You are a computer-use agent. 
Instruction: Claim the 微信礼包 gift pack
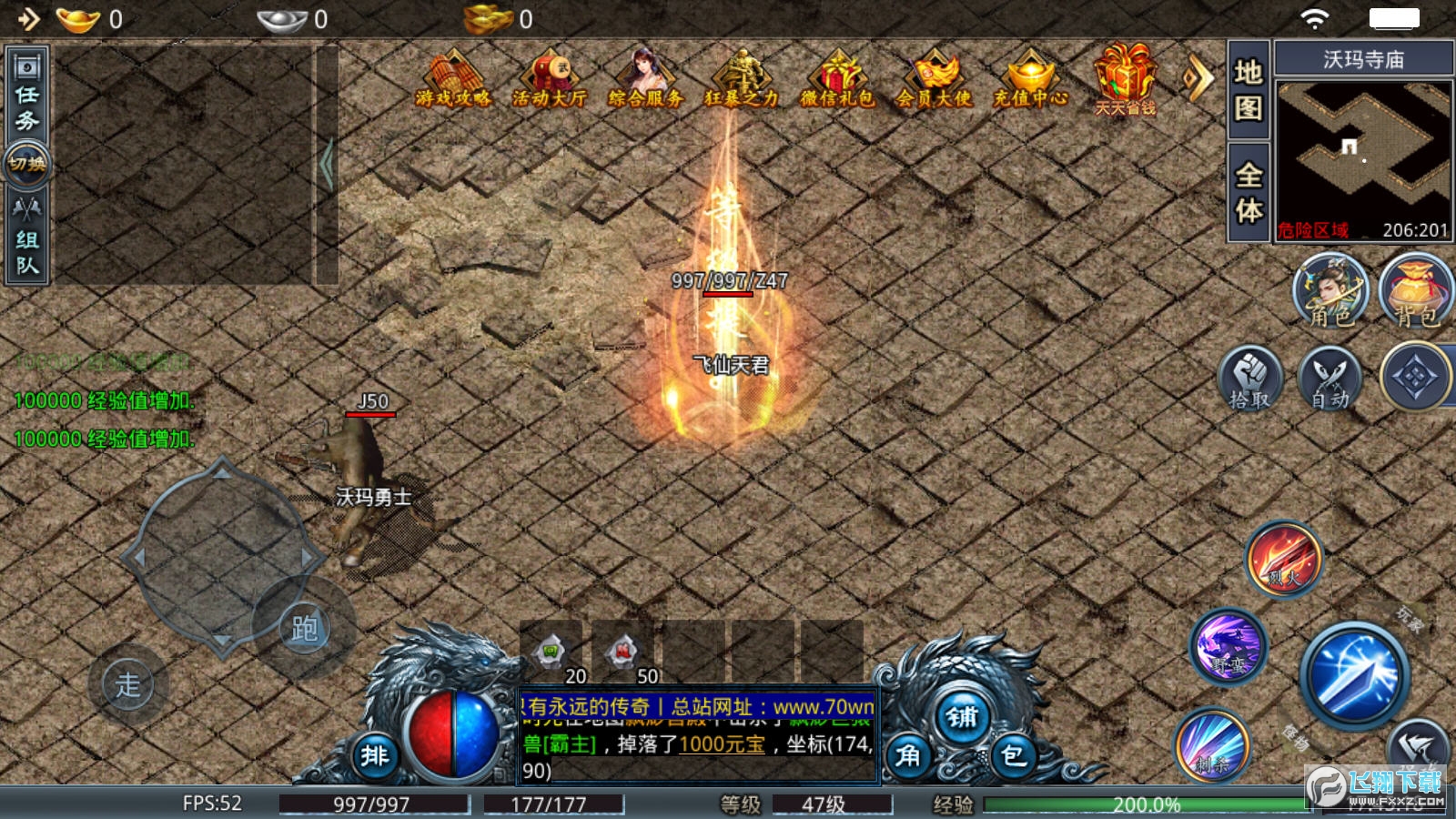point(837,80)
